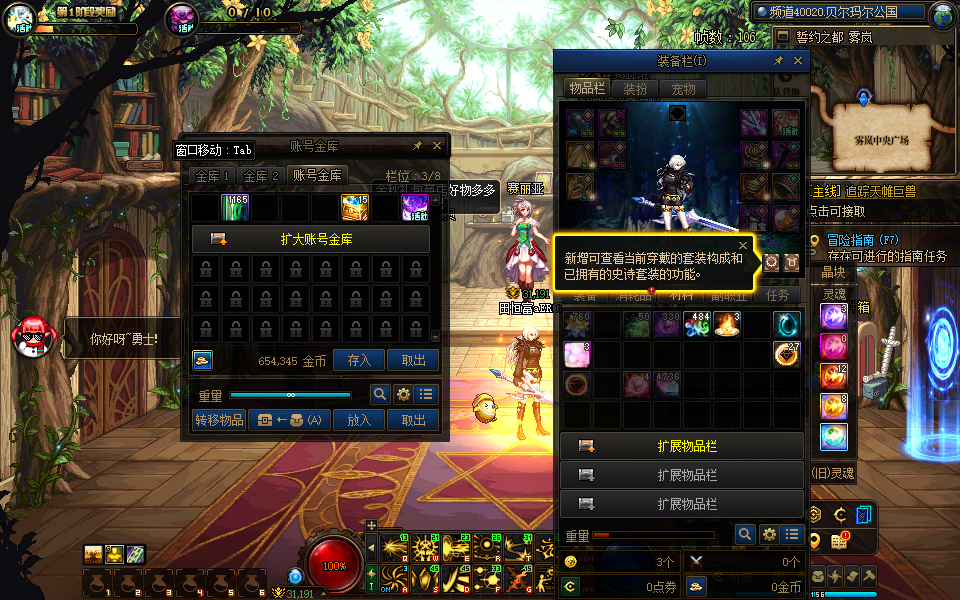Click the yellow 扩展物品栏 expand button

[x=682, y=446]
